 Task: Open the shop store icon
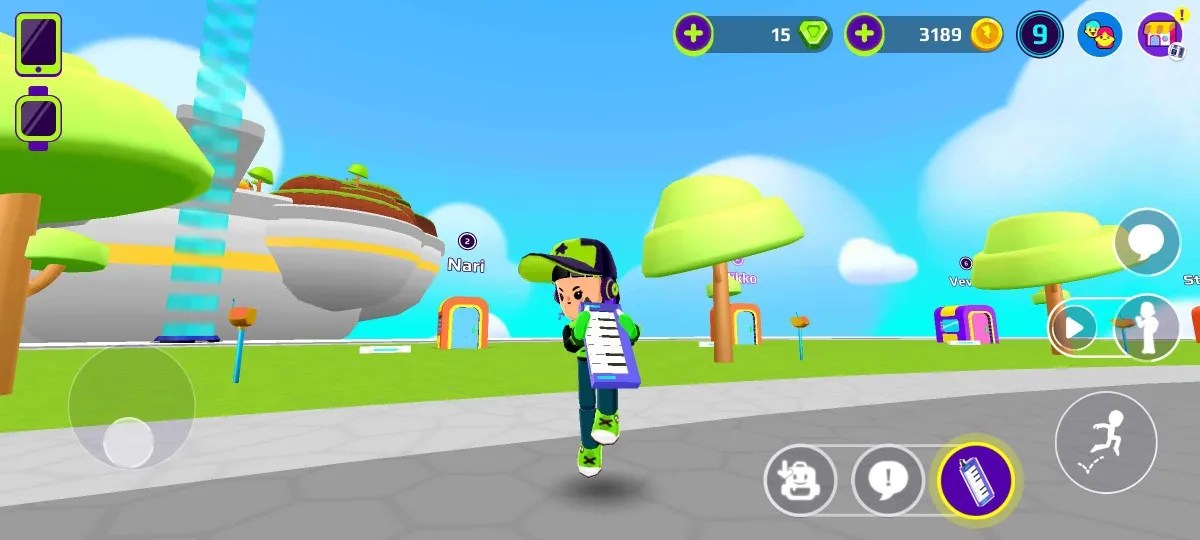1160,36
